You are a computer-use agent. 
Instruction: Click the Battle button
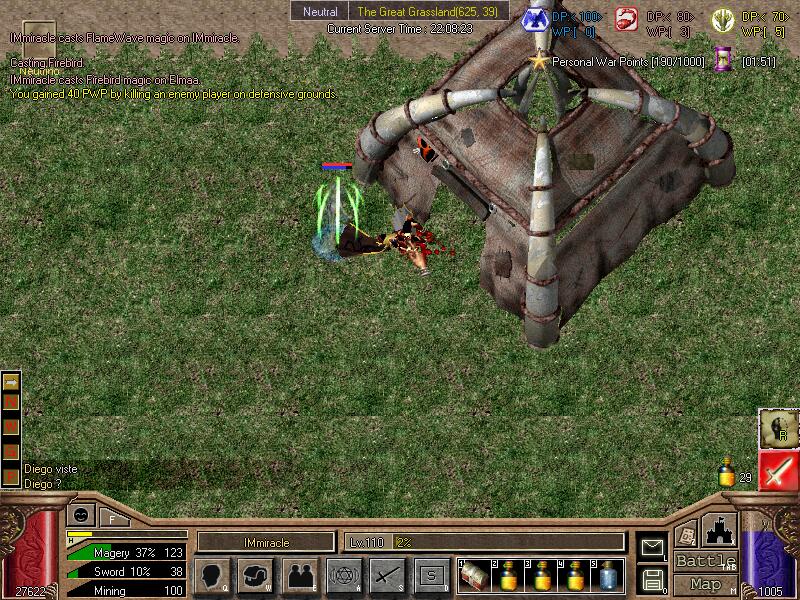pyautogui.click(x=705, y=561)
